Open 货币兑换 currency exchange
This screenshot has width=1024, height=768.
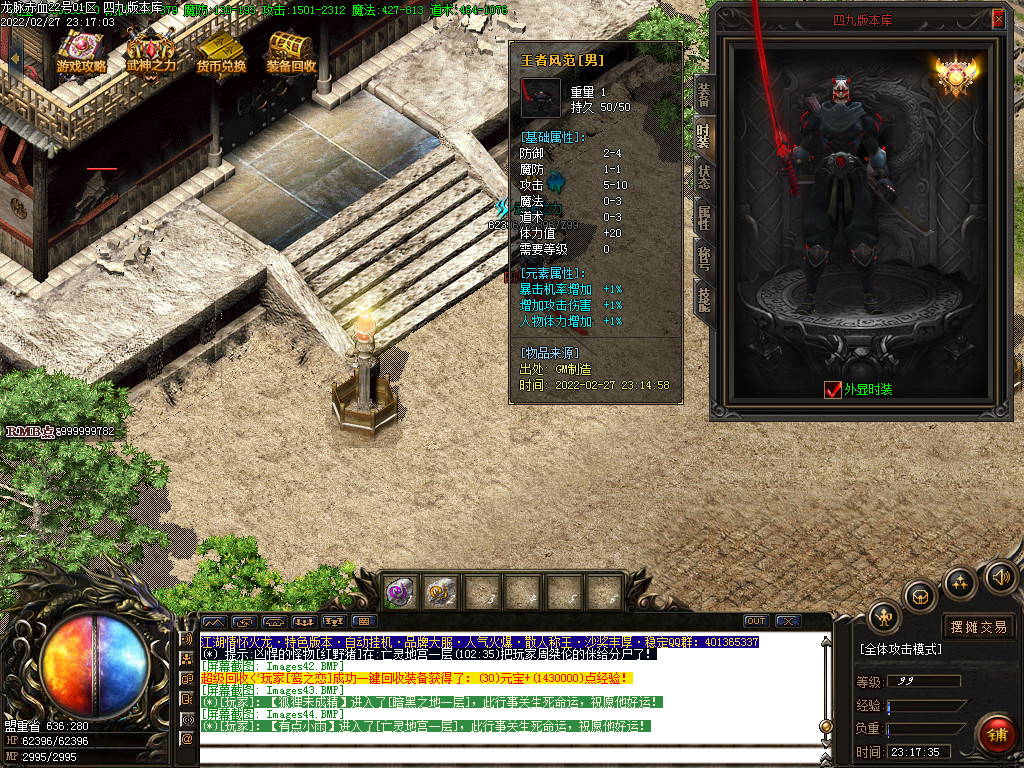pyautogui.click(x=221, y=54)
